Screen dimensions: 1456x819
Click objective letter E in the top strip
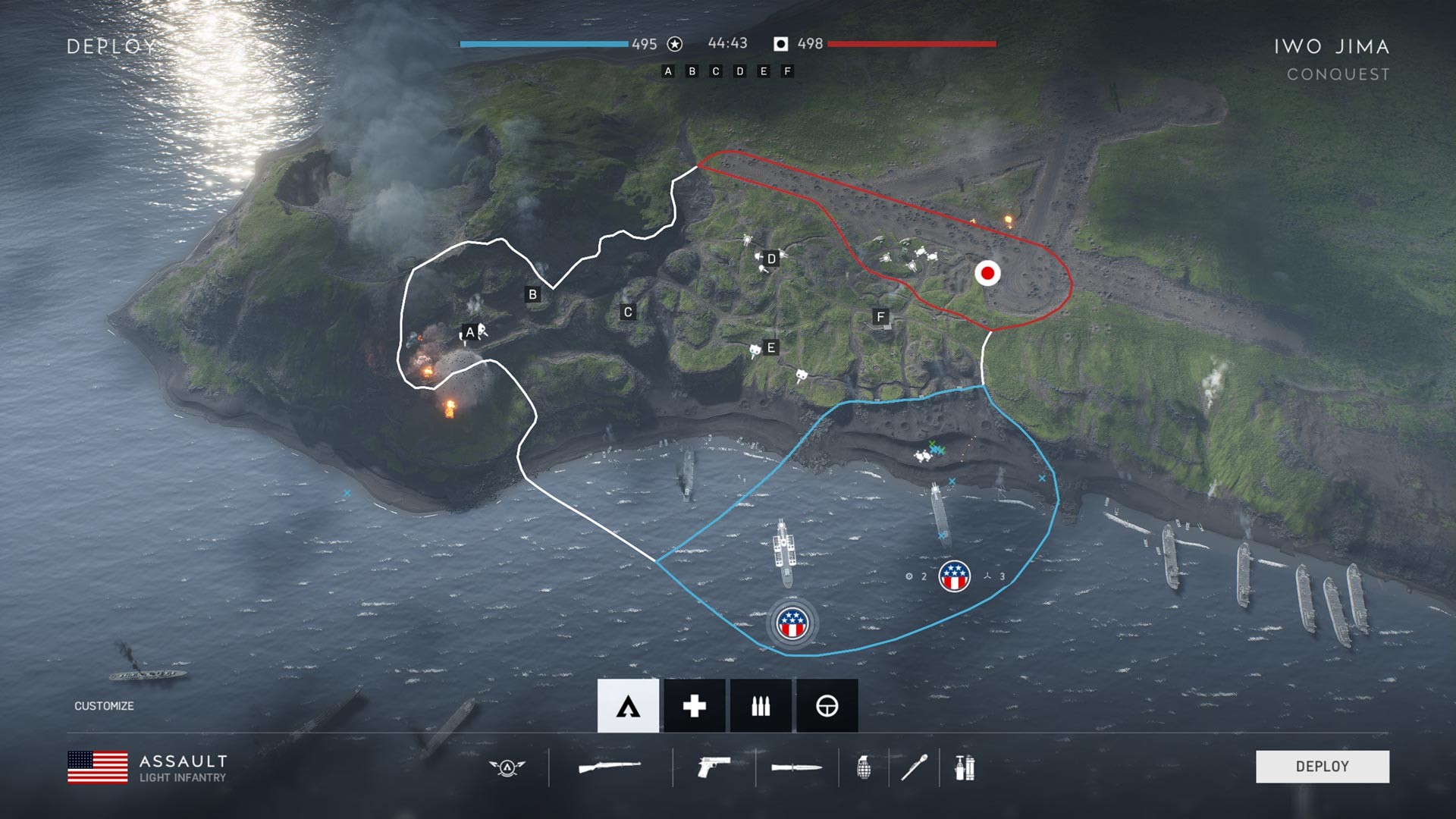point(764,71)
